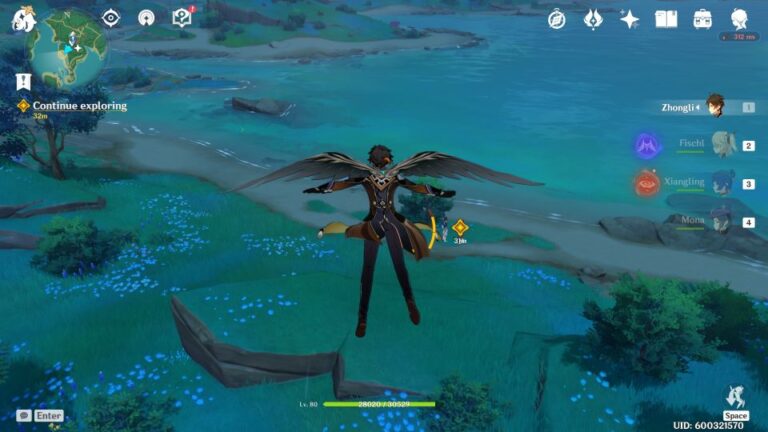Open the backpack inventory icon
768x432 pixels.
click(x=703, y=19)
